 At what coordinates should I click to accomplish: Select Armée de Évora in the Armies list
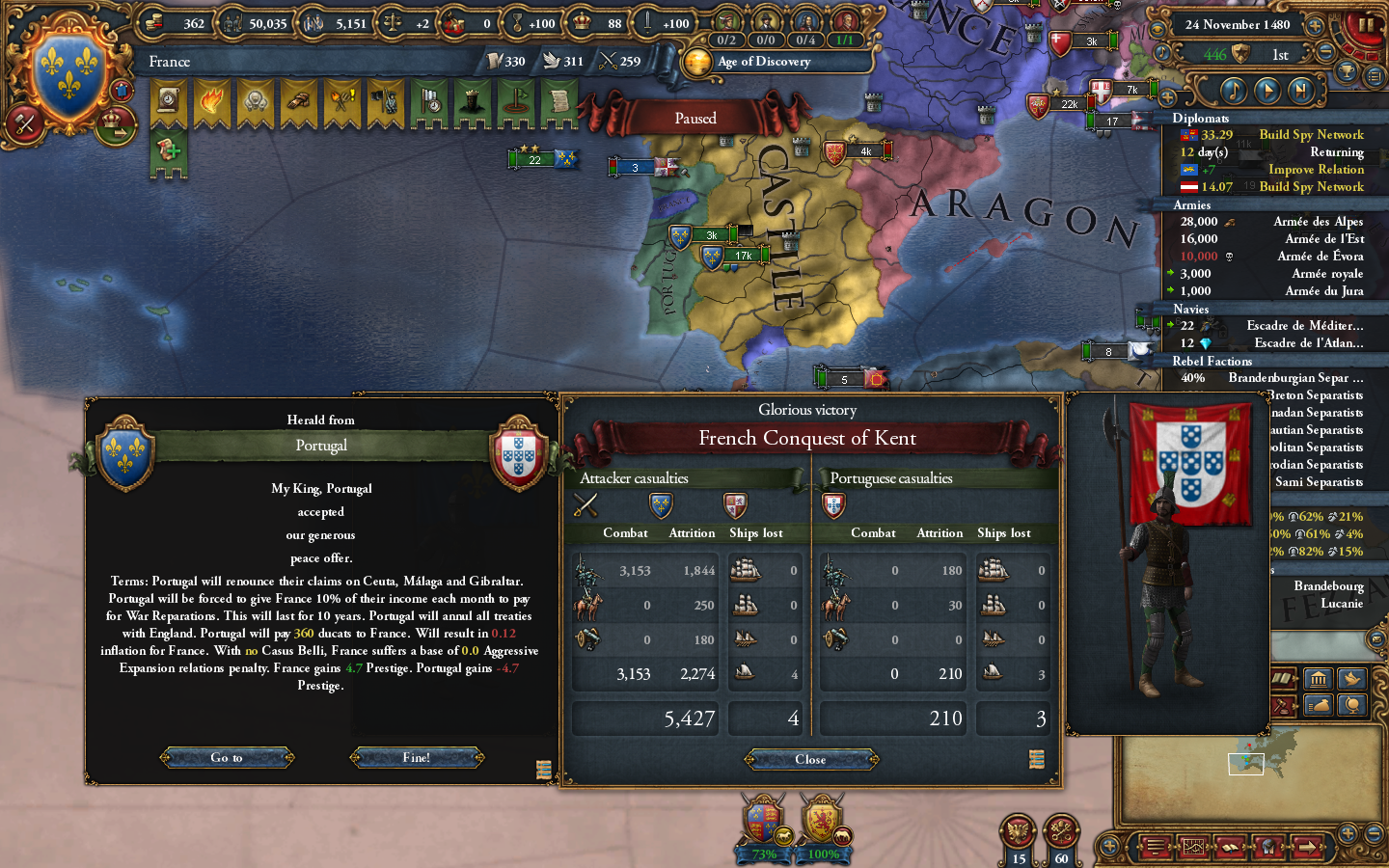click(x=1321, y=256)
